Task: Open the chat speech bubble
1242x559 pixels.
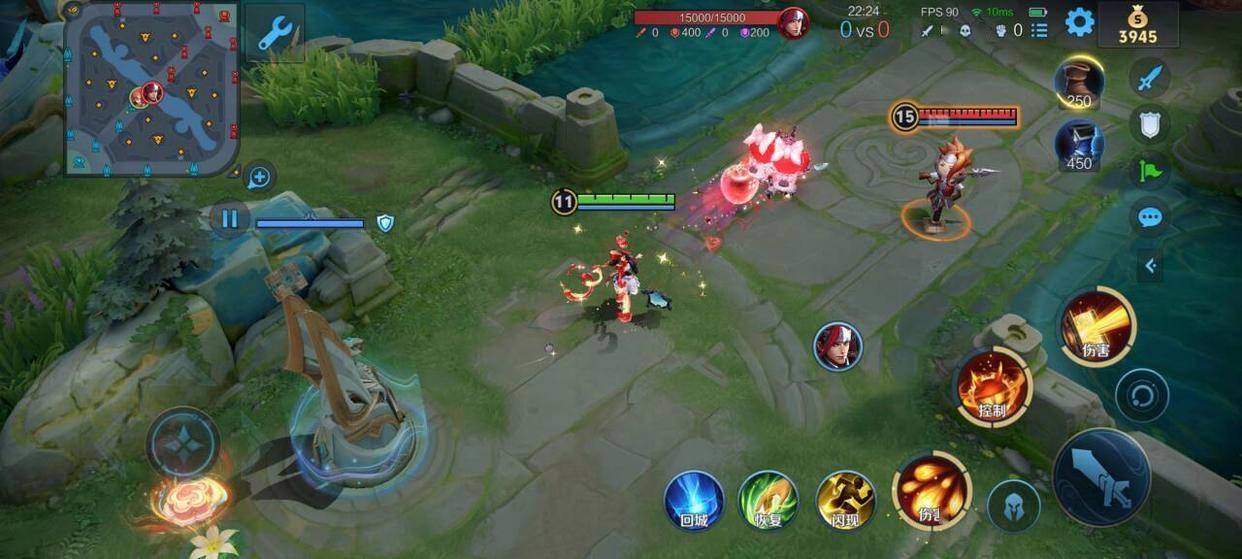Action: pos(1150,217)
